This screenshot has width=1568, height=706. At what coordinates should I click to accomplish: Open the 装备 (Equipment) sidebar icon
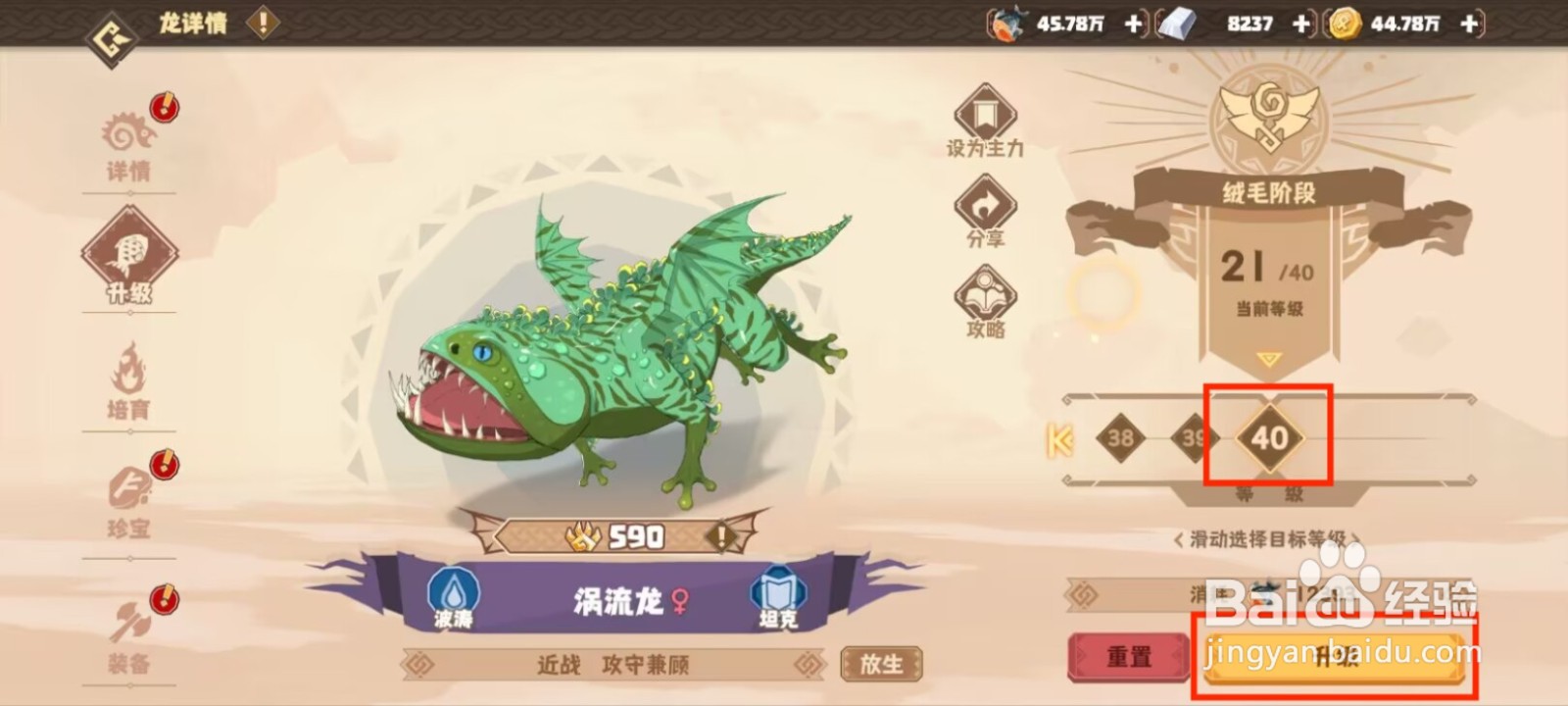click(130, 623)
